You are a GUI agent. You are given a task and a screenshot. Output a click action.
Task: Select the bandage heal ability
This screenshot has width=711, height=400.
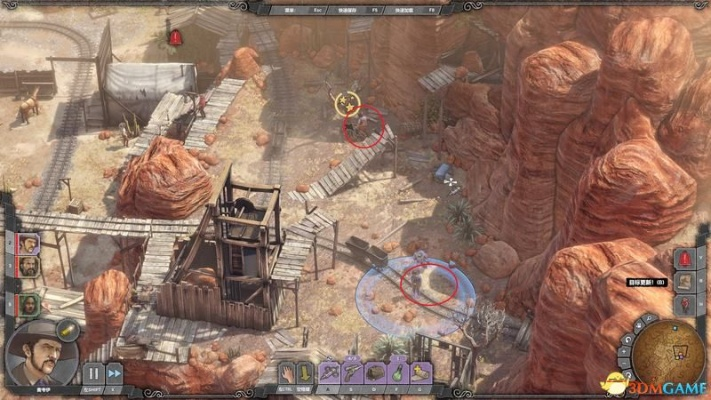point(421,372)
